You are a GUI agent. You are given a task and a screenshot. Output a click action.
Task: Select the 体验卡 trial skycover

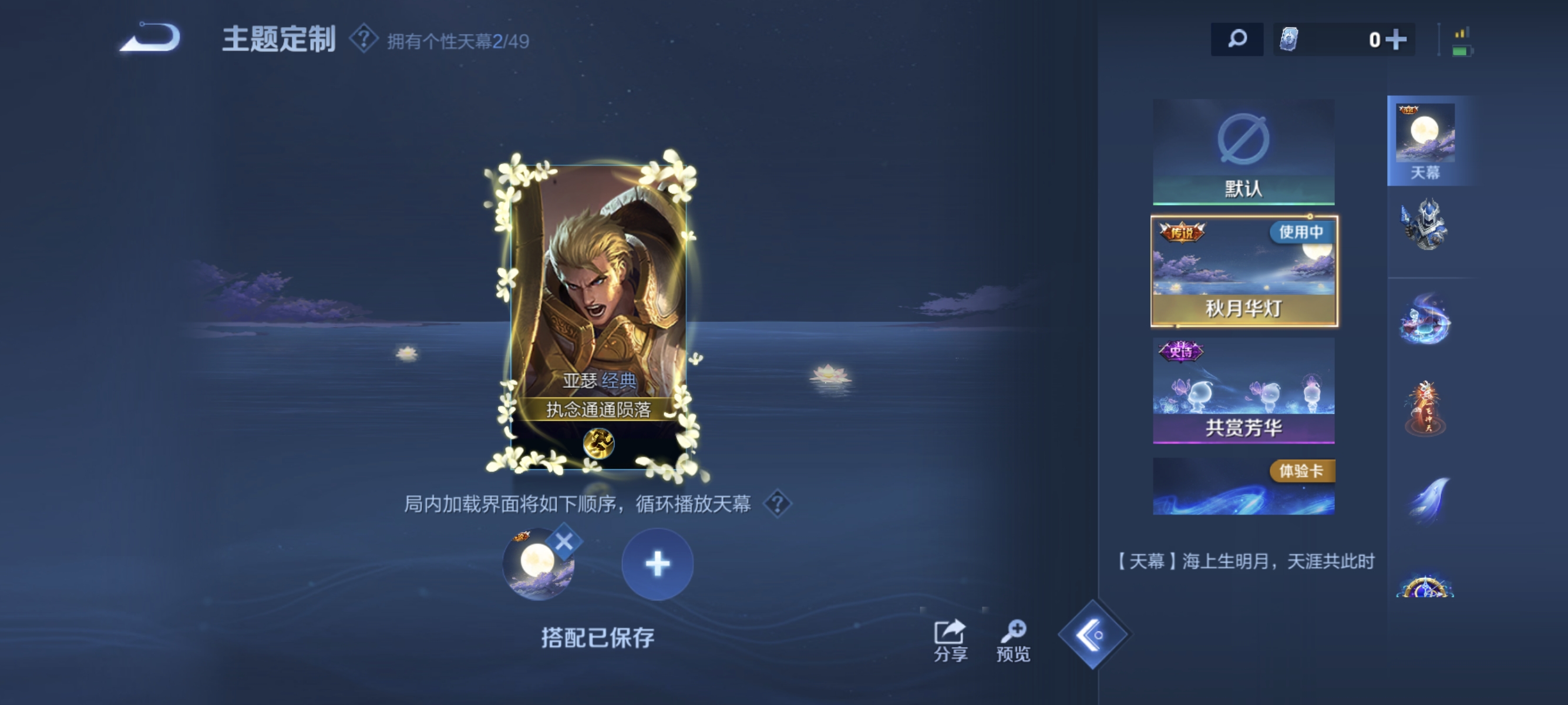pos(1243,487)
